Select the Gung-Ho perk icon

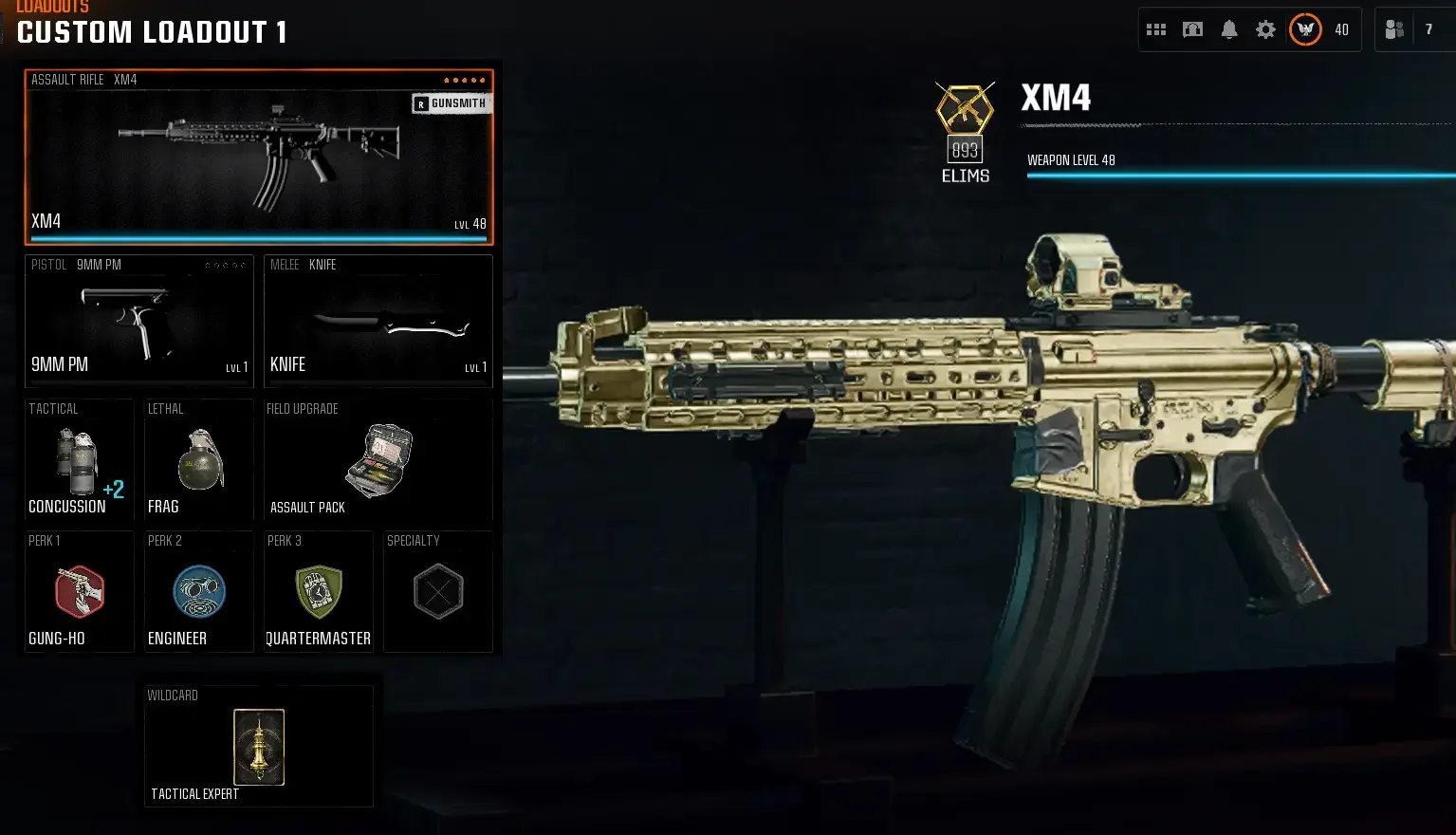pyautogui.click(x=79, y=591)
